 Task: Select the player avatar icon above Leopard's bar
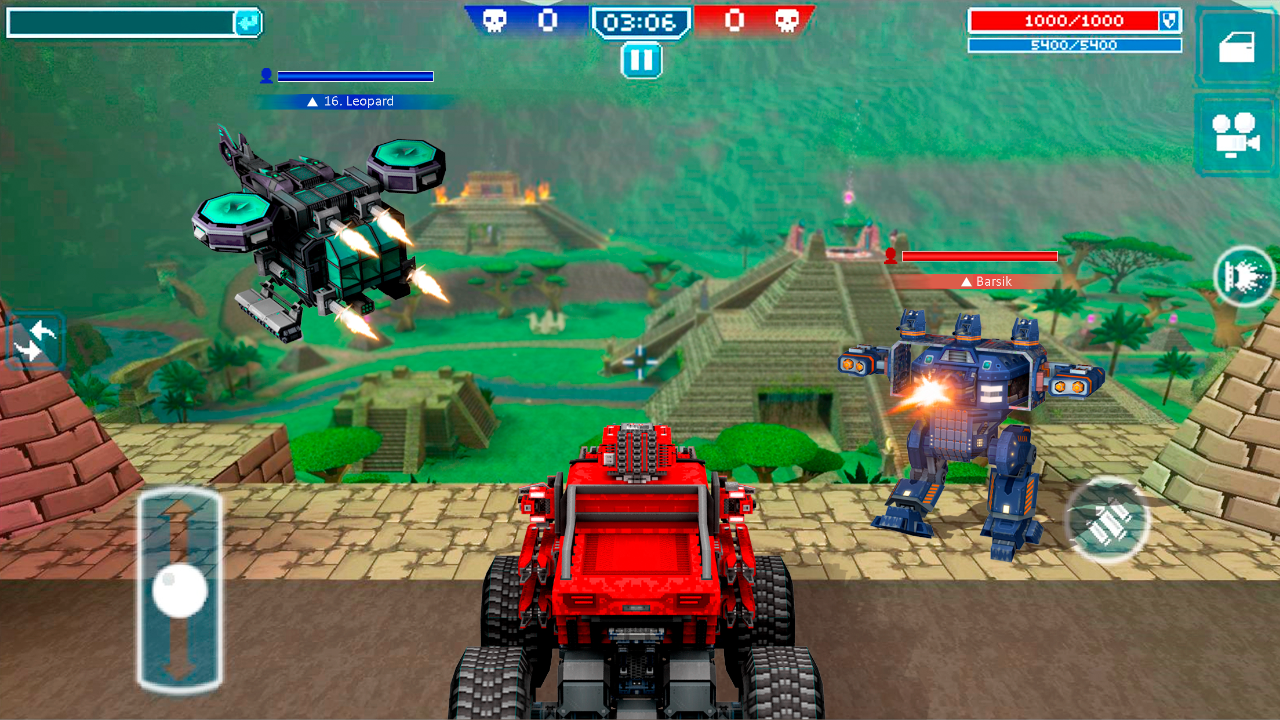pyautogui.click(x=265, y=74)
